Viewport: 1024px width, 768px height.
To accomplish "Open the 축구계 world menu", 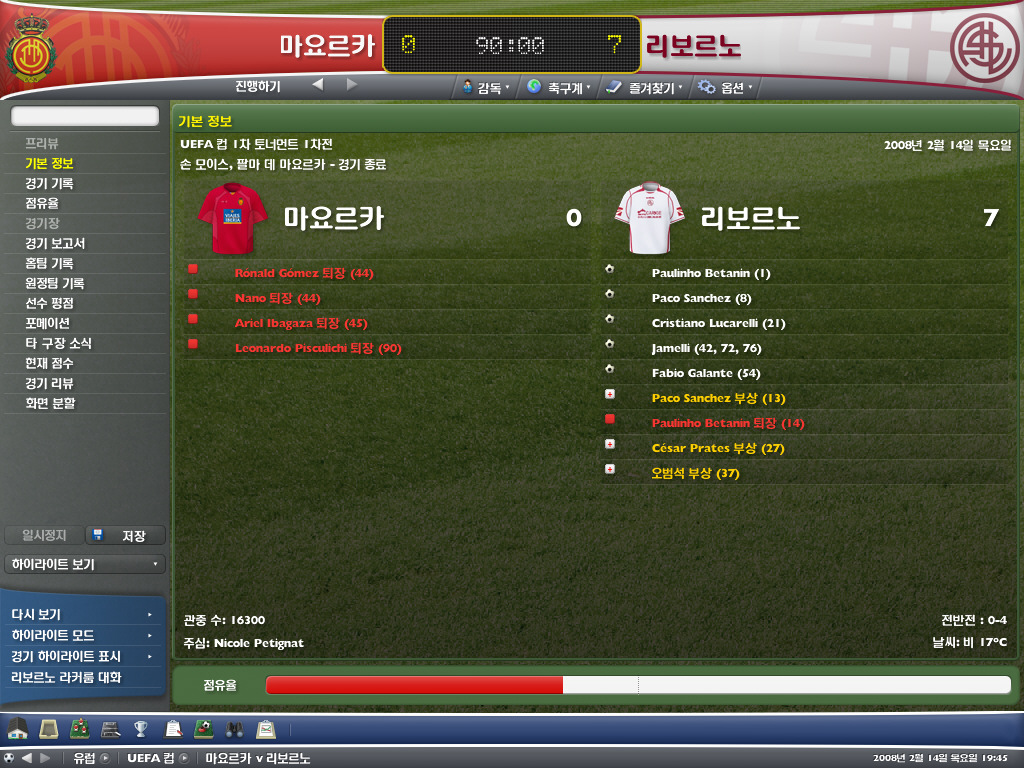I will tap(558, 88).
